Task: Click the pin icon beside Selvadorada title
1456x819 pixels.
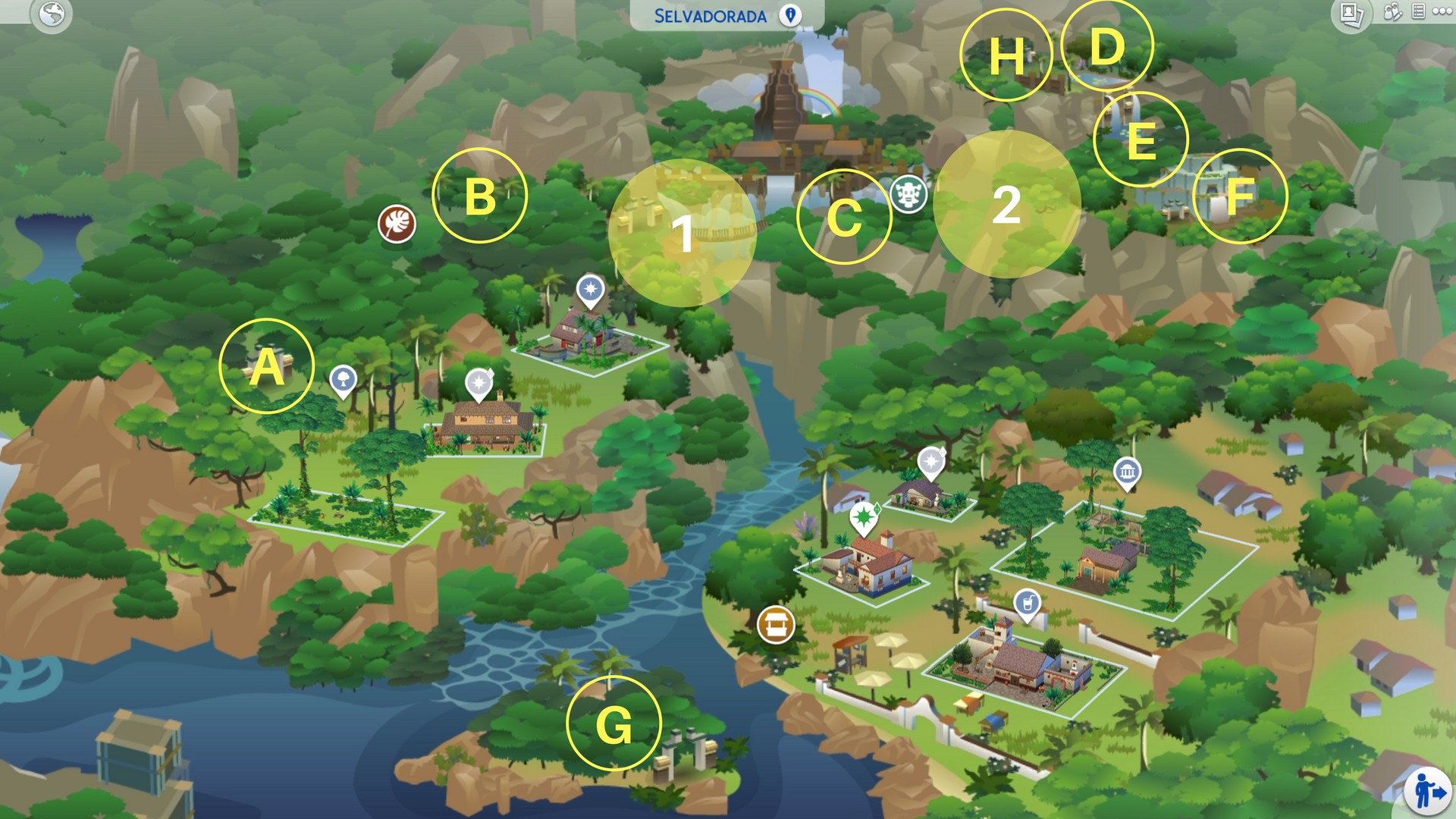Action: coord(790,15)
